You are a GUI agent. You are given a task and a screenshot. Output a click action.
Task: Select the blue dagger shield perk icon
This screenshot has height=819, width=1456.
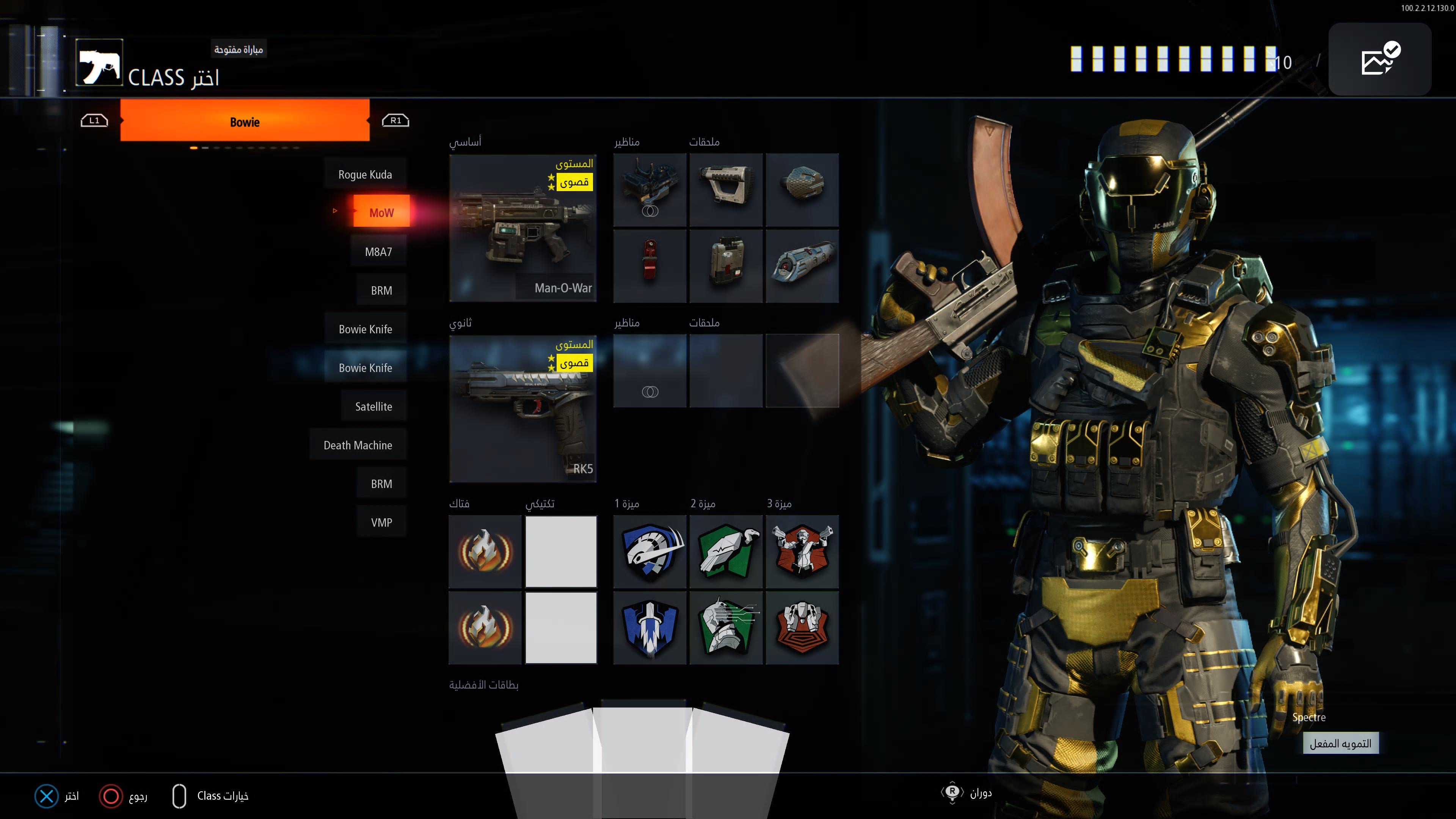pos(650,628)
